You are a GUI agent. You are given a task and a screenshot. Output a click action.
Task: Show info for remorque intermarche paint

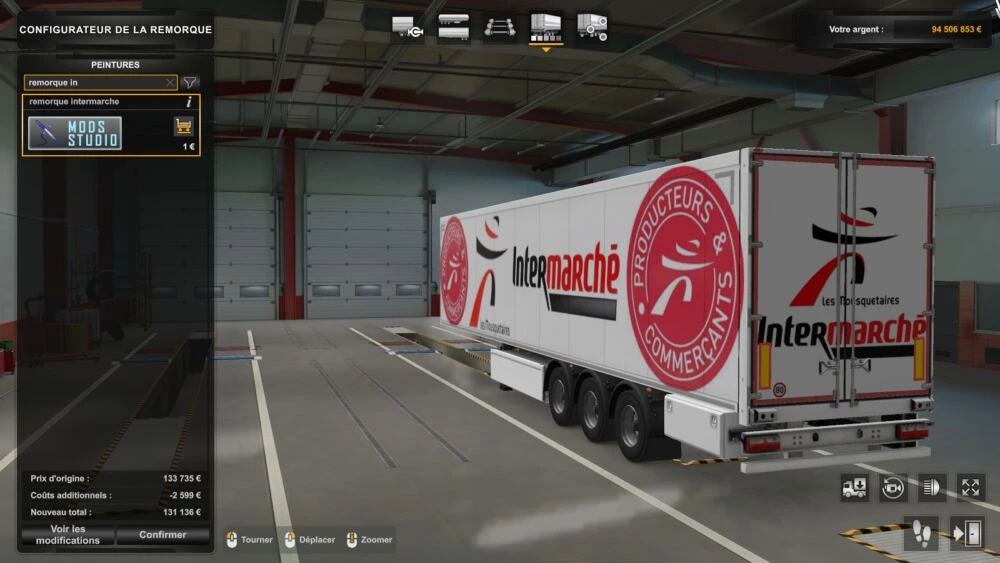point(189,102)
